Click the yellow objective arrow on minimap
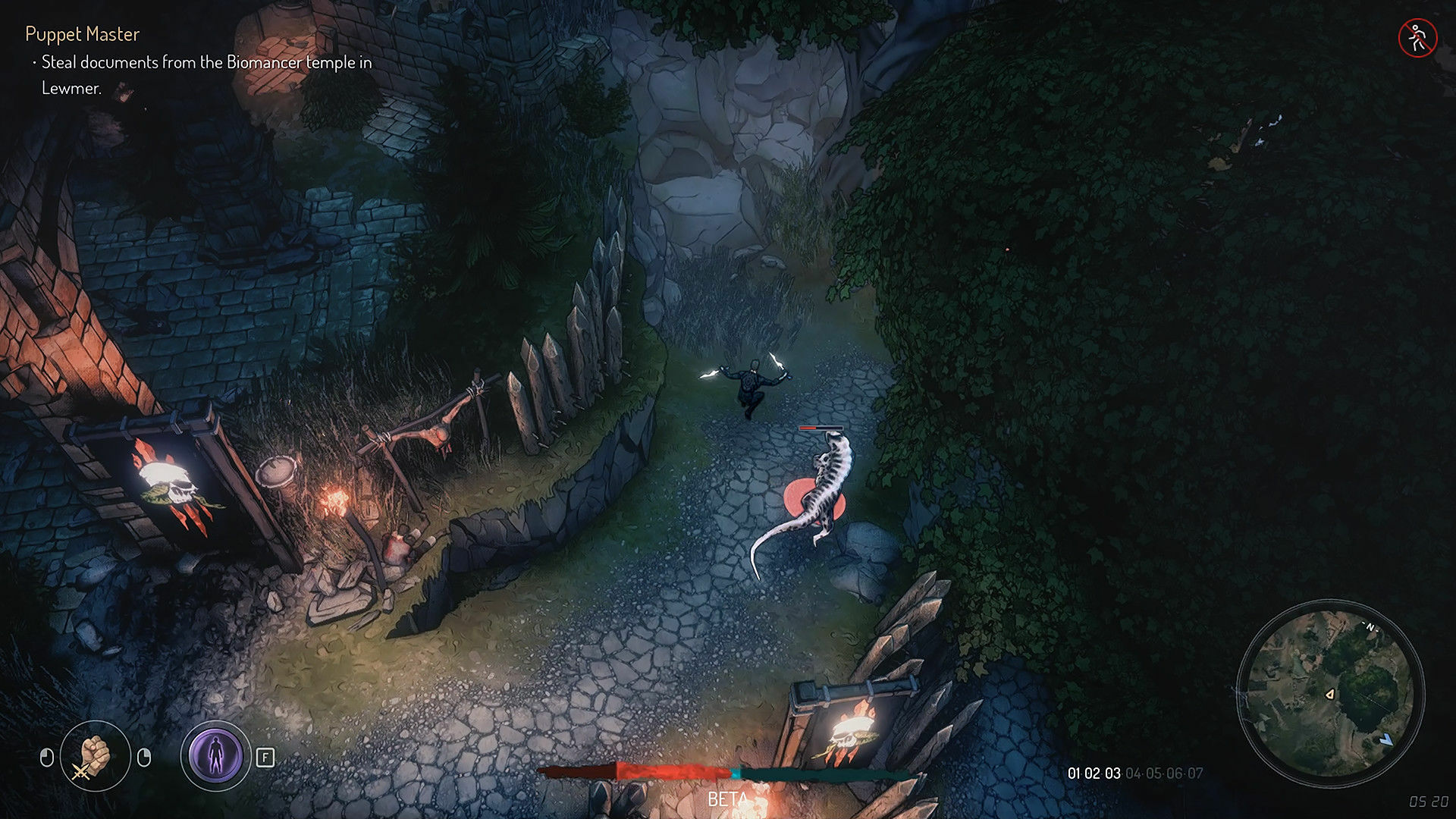This screenshot has width=1456, height=819. point(1330,694)
